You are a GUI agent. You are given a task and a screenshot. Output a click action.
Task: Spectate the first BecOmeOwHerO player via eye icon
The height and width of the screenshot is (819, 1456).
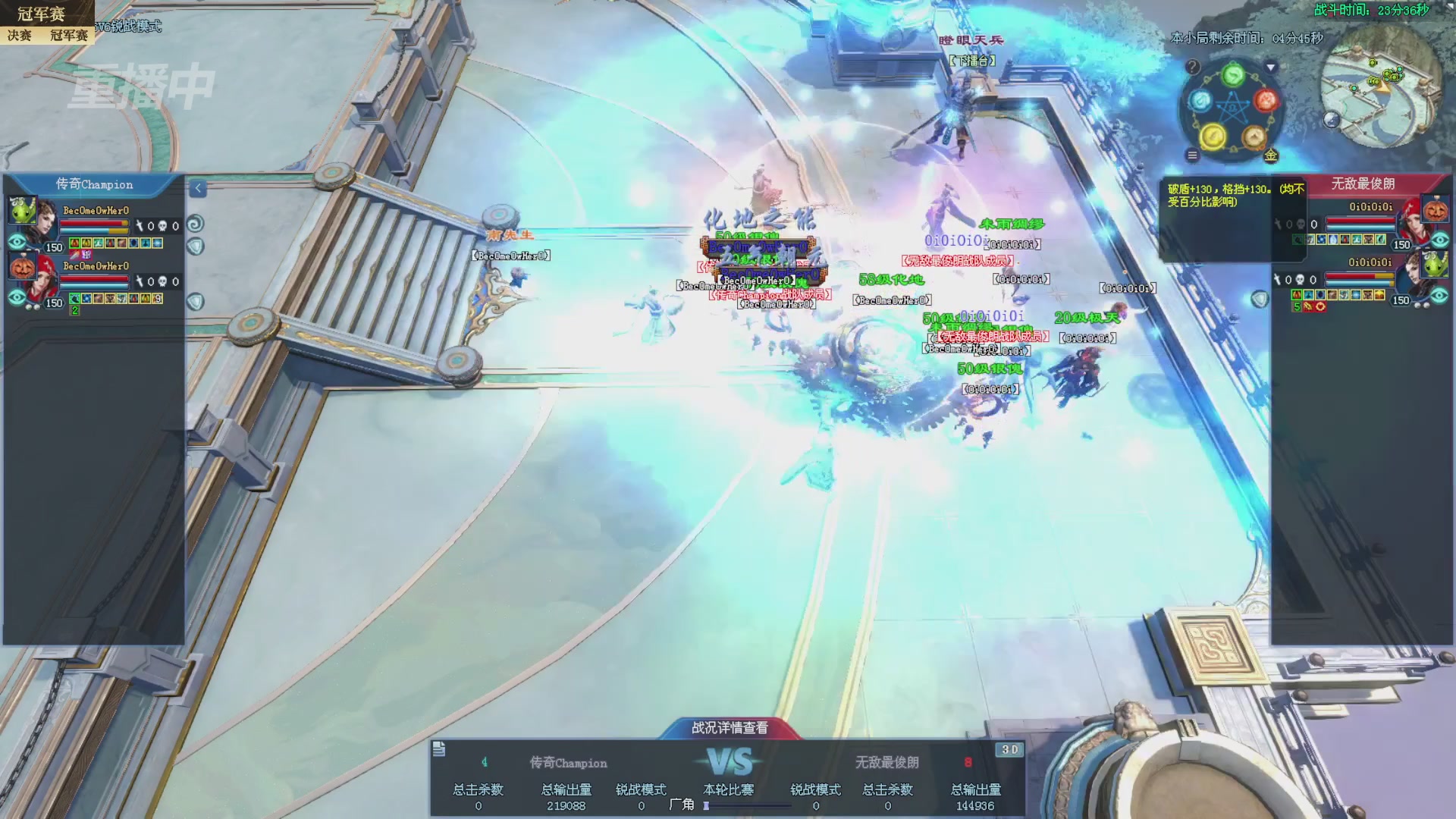(17, 242)
